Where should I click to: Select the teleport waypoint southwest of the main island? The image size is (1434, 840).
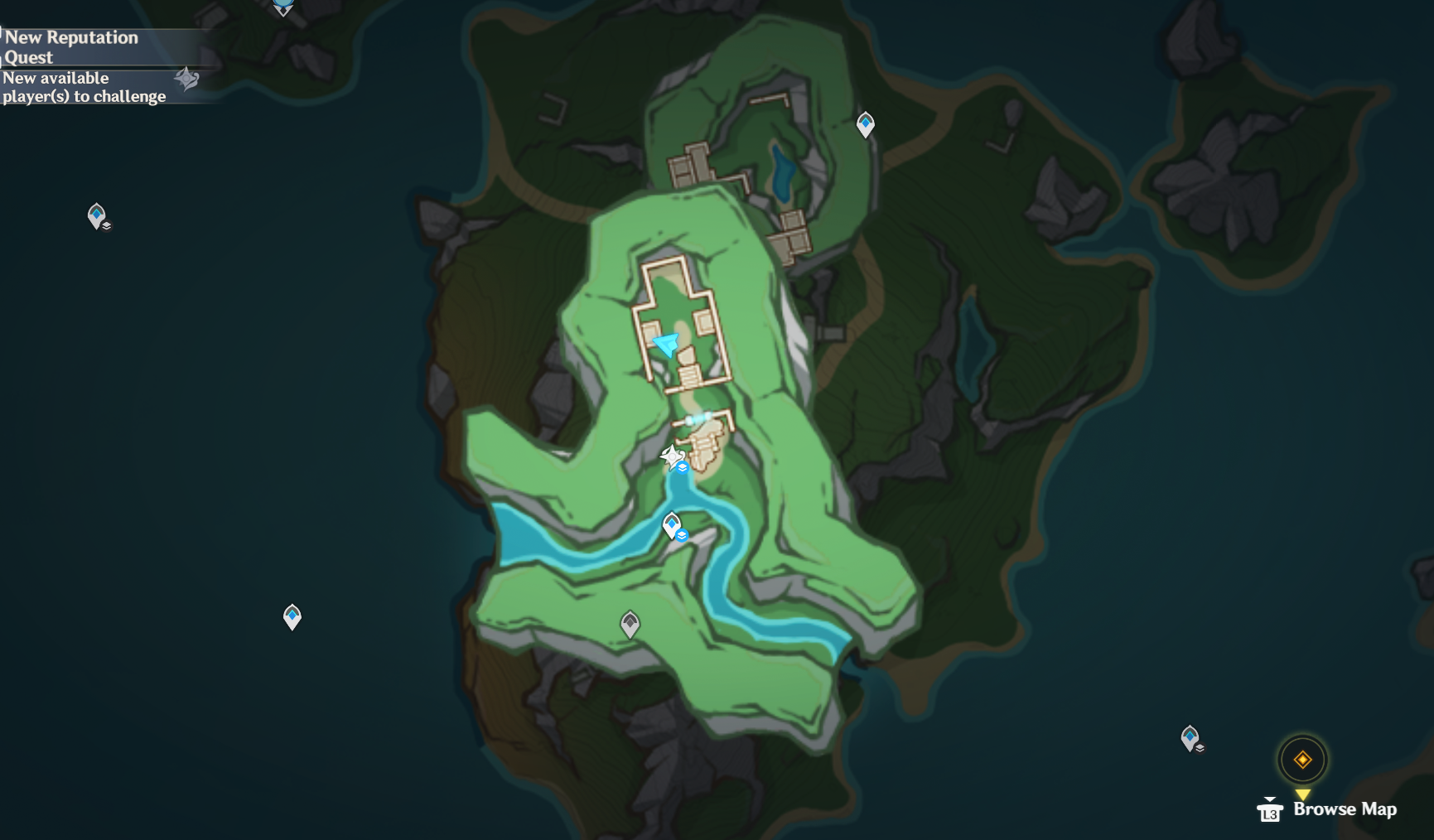(x=292, y=616)
